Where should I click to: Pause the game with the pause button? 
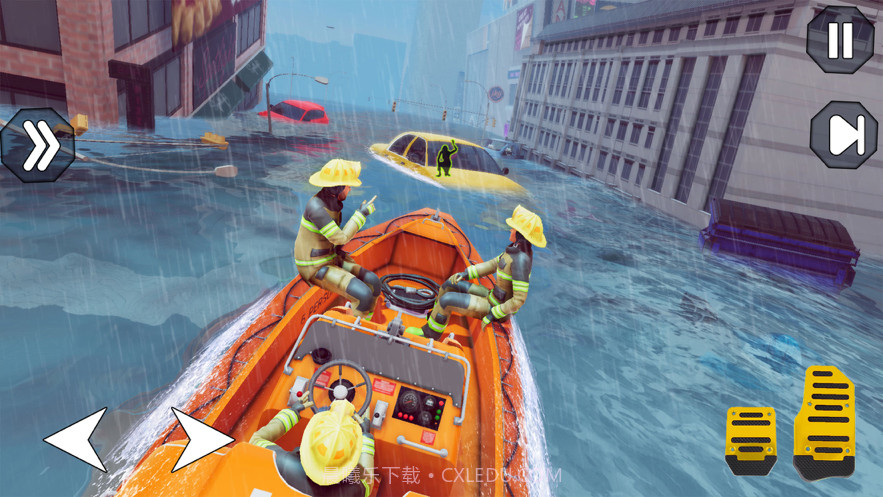[x=840, y=39]
